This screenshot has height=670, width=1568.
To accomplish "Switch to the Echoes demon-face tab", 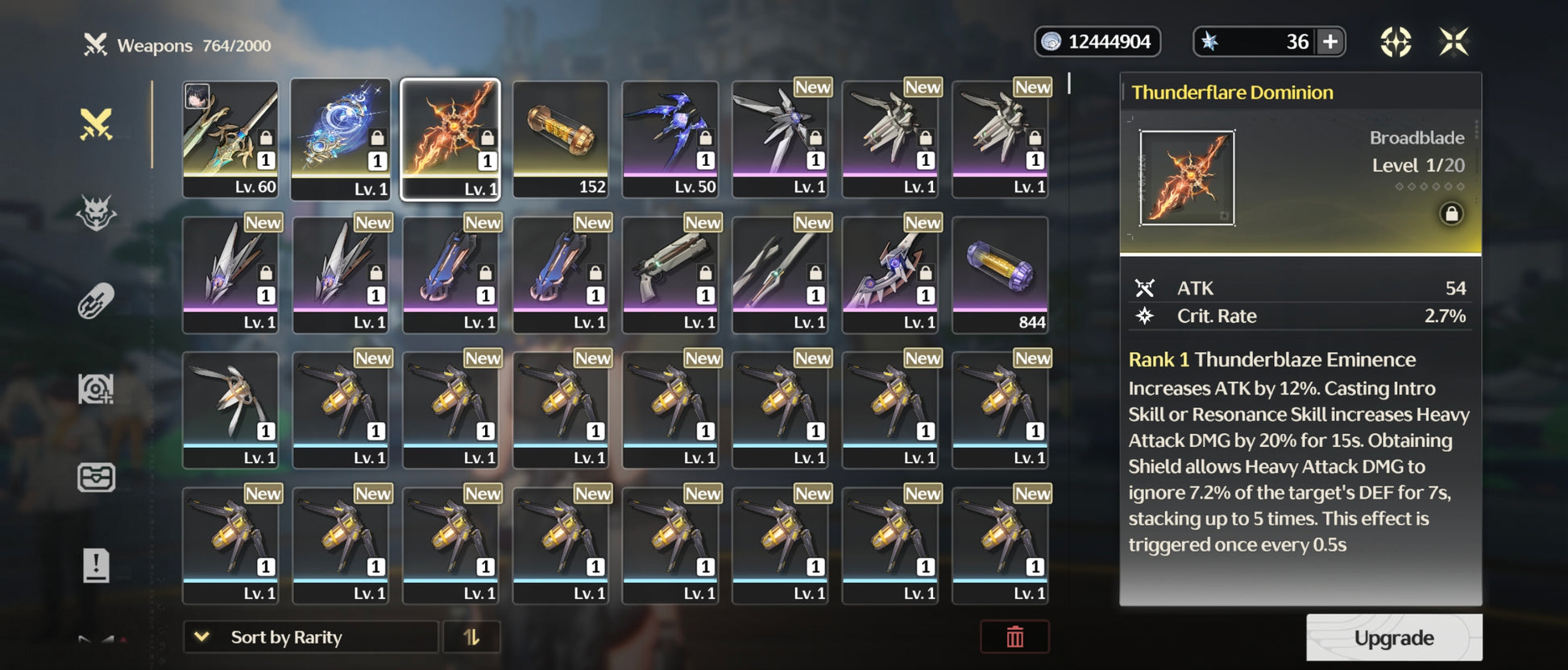I will click(96, 213).
